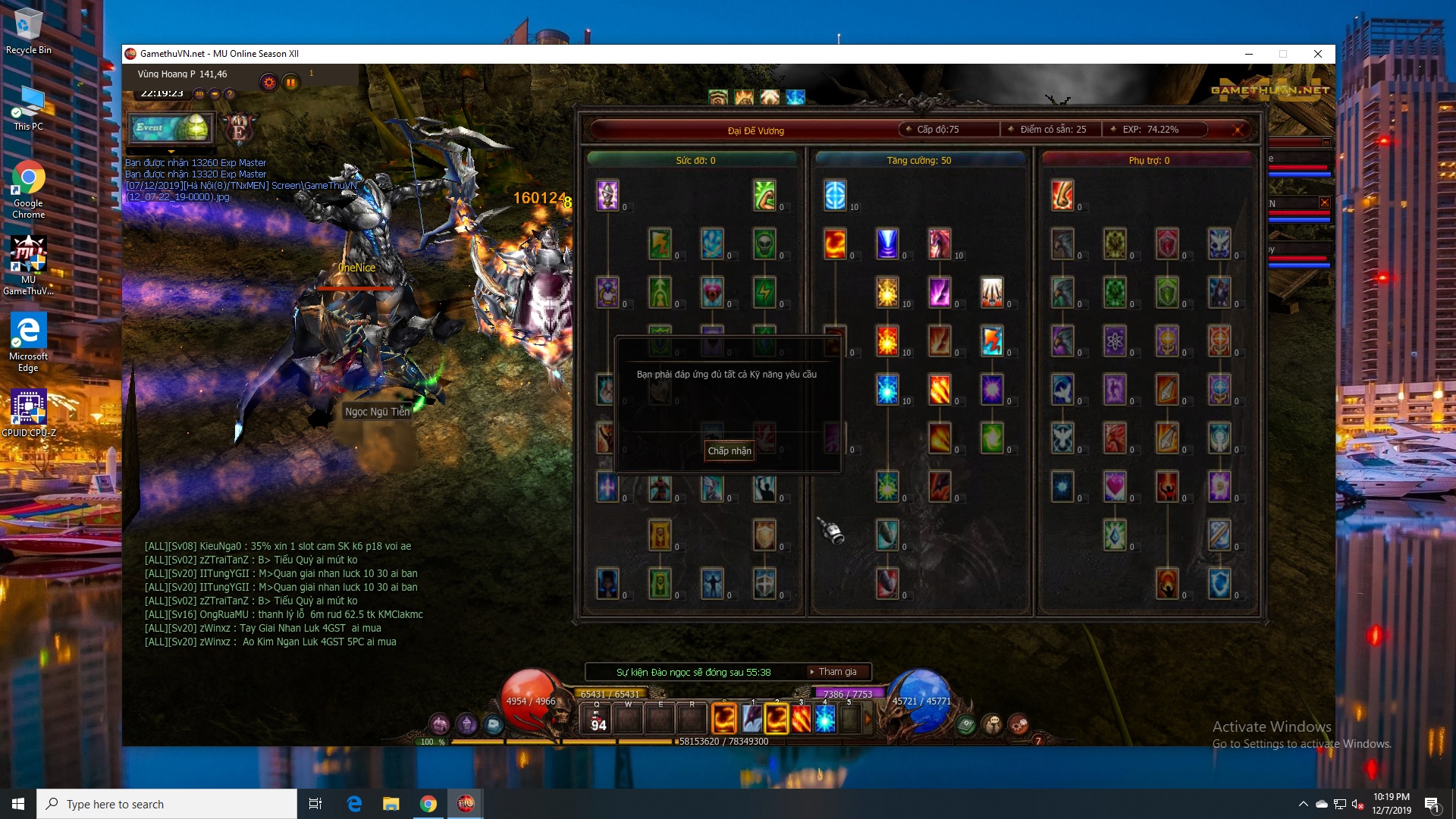Select the pink horse skill icon

(940, 243)
